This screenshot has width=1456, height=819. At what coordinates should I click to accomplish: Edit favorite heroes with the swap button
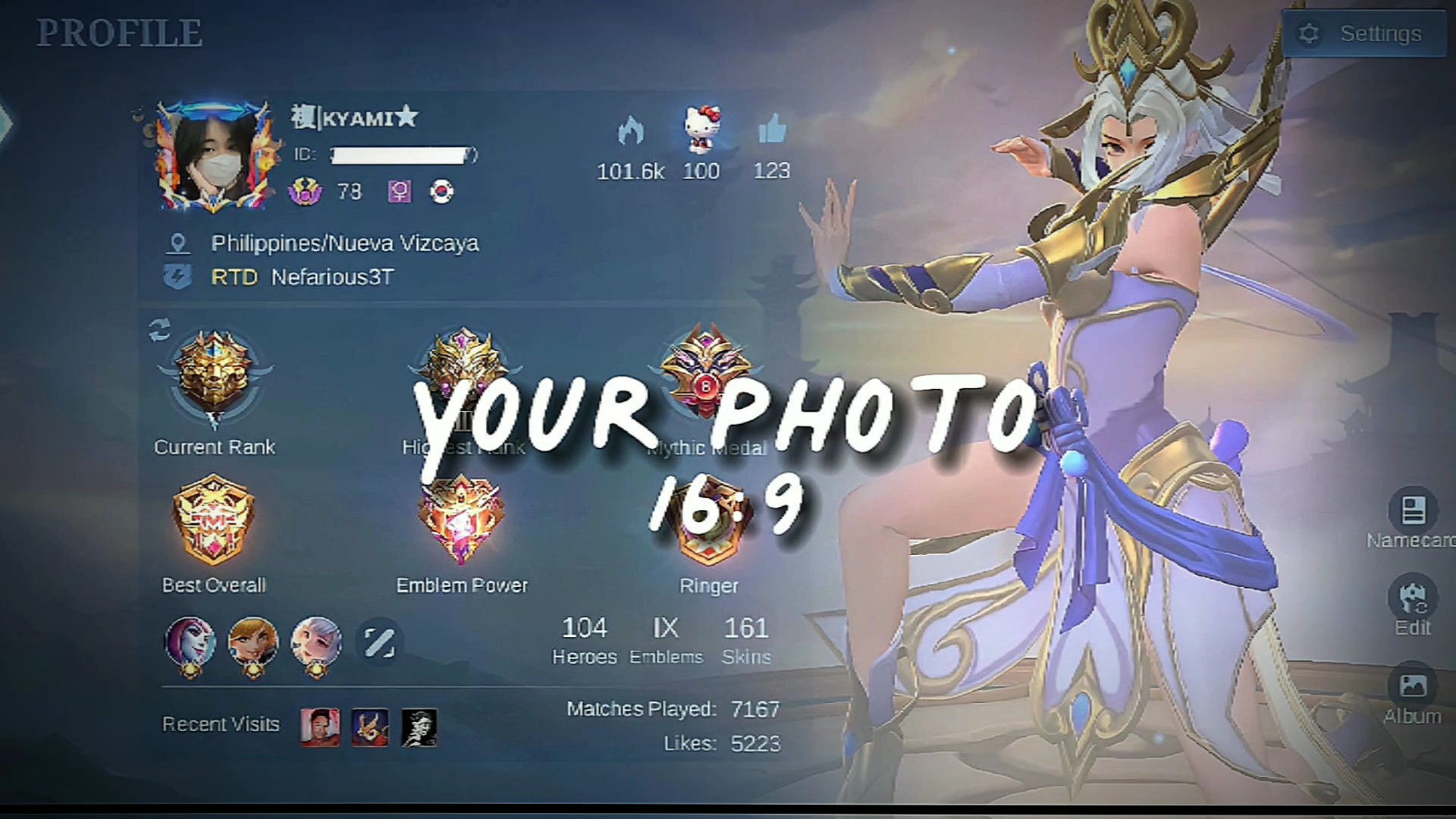coord(379,643)
